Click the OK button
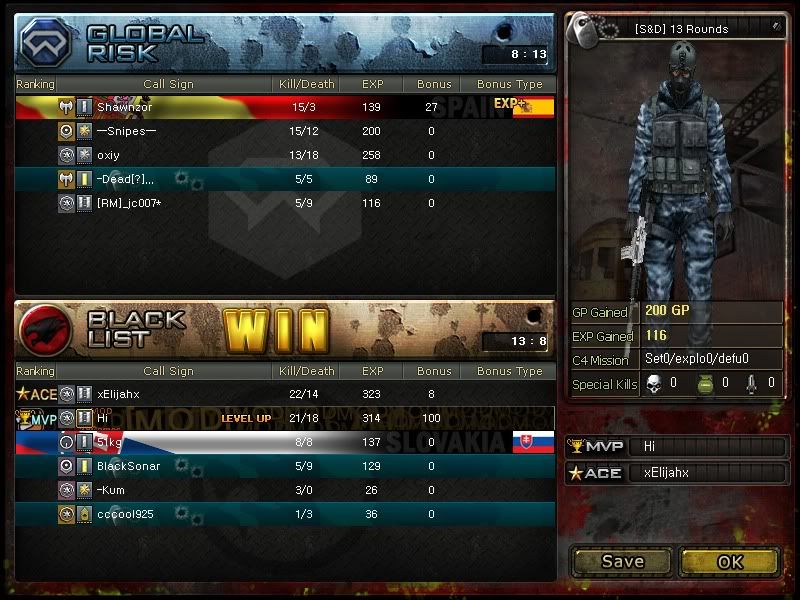 click(x=729, y=561)
